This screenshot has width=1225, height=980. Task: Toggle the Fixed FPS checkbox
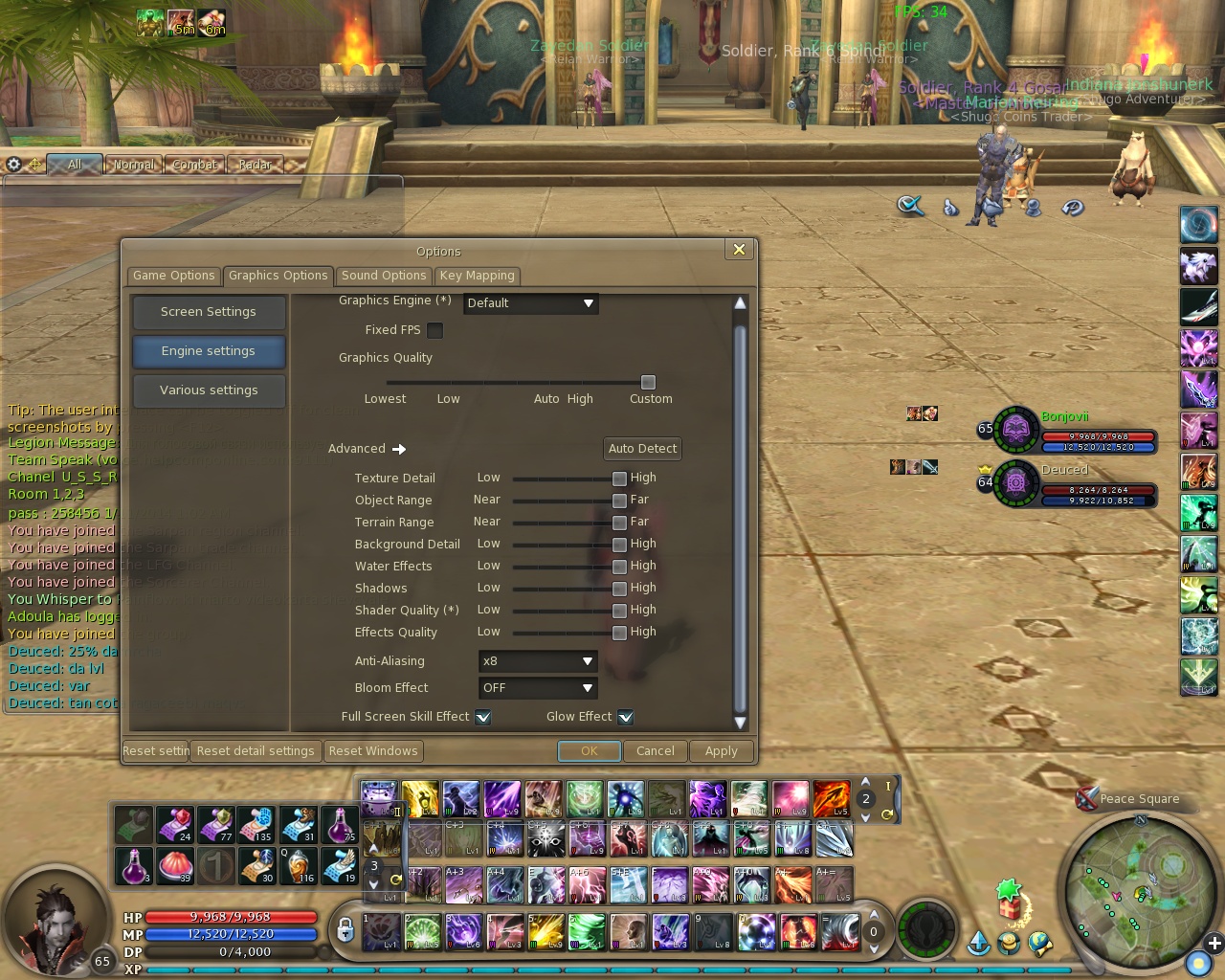(x=434, y=330)
